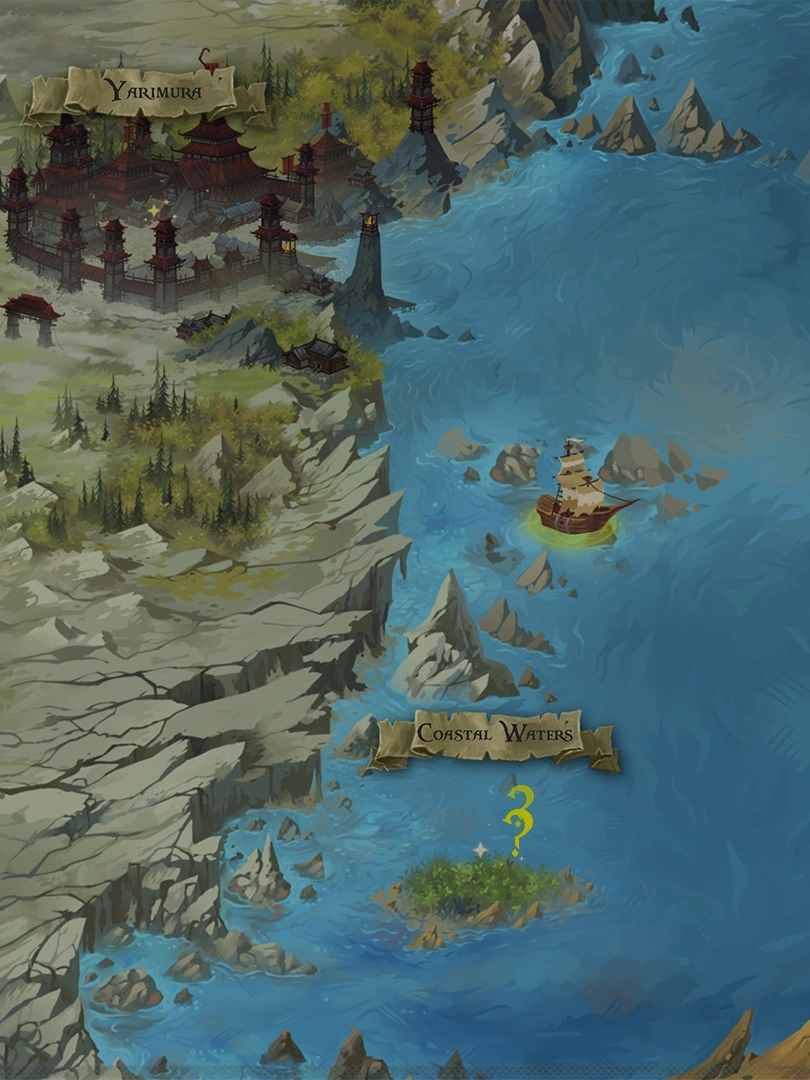This screenshot has width=810, height=1080.
Task: Open the Coastal Waters location banner
Action: click(x=495, y=735)
